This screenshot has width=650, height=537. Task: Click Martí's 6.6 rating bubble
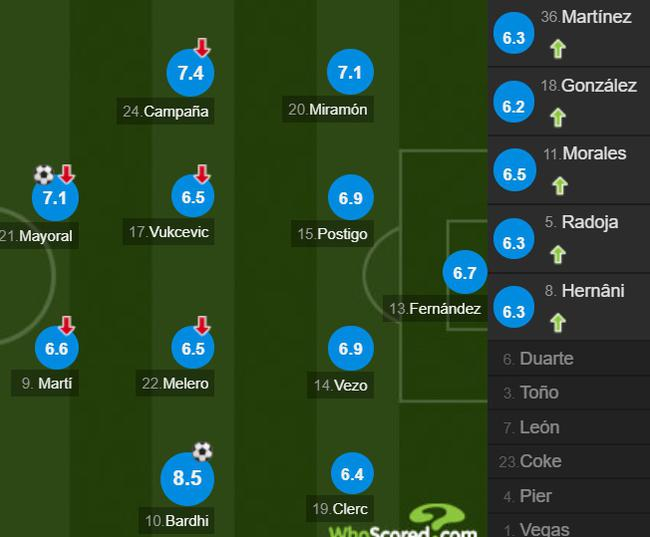pos(57,348)
